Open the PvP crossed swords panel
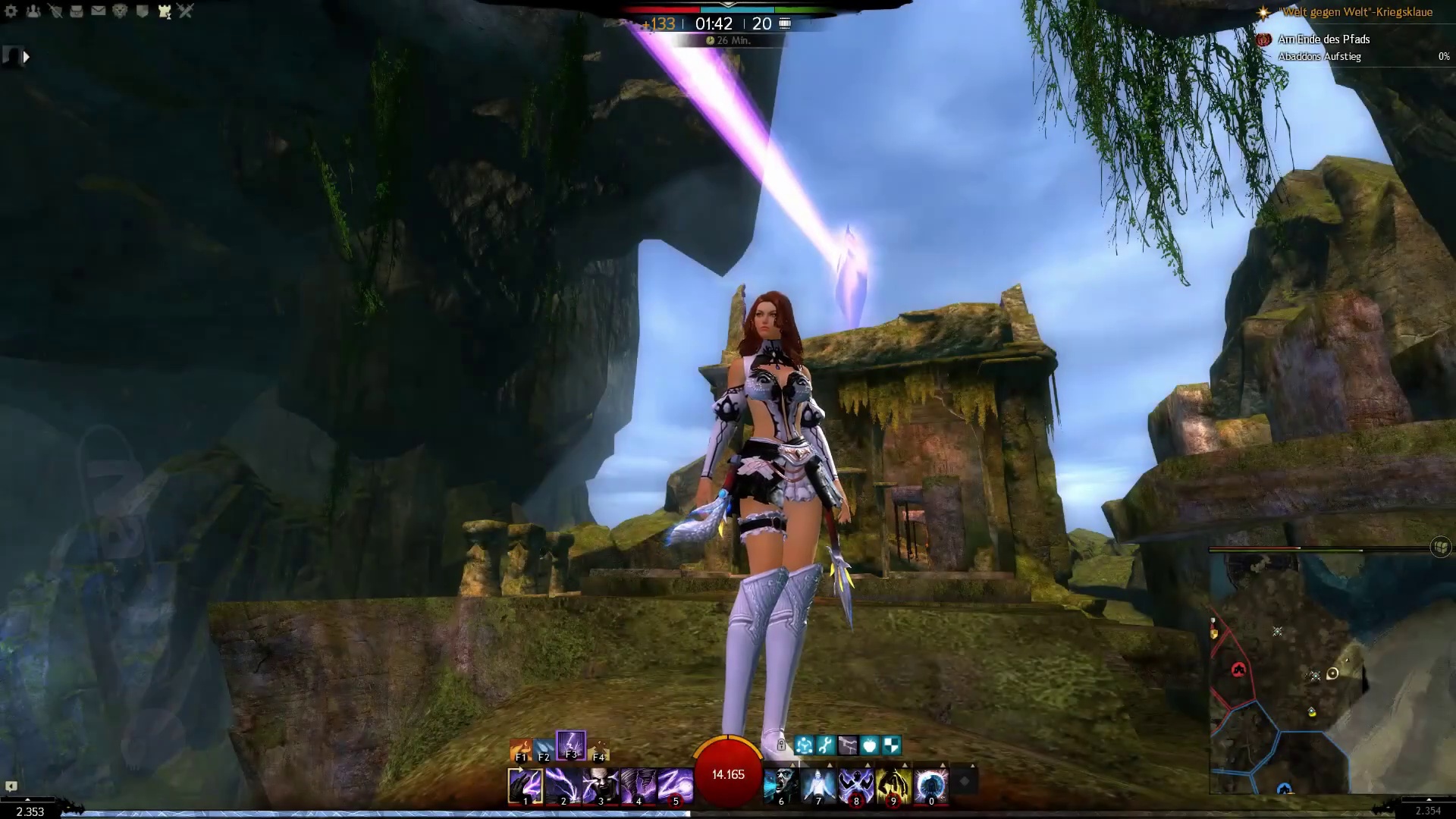Image resolution: width=1456 pixels, height=819 pixels. [x=186, y=11]
